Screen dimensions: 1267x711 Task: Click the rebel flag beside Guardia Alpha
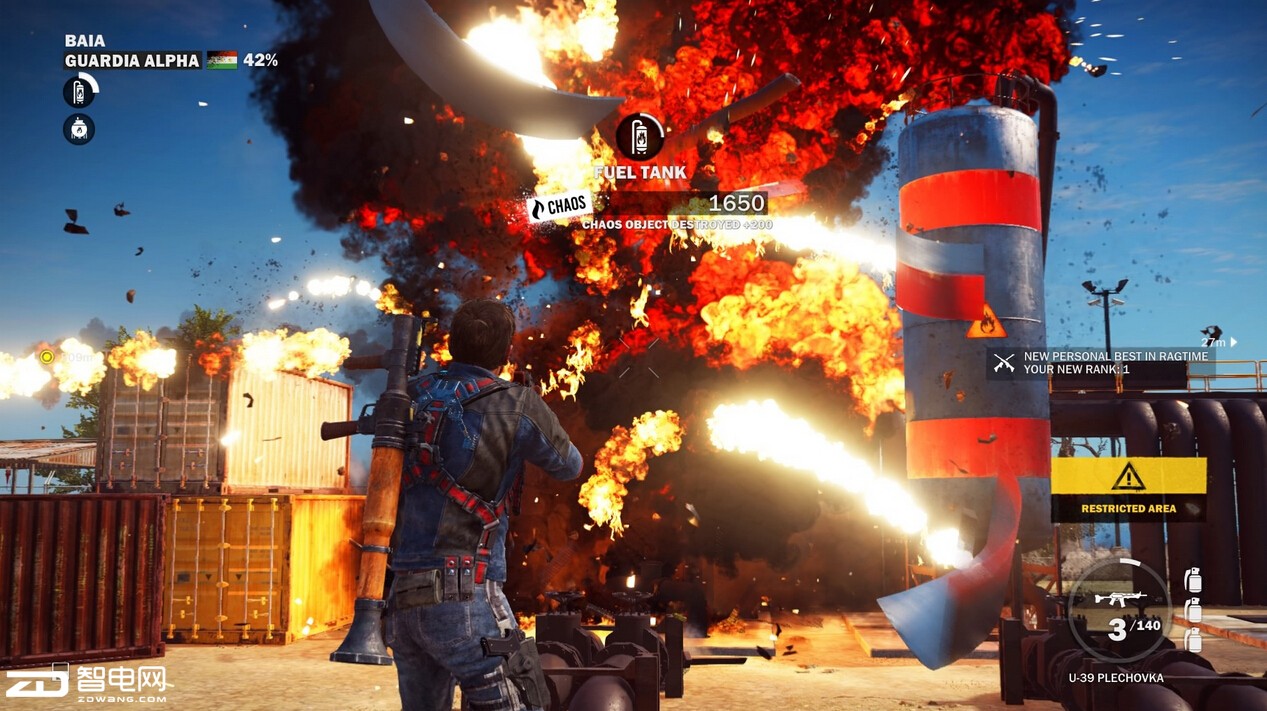(222, 61)
